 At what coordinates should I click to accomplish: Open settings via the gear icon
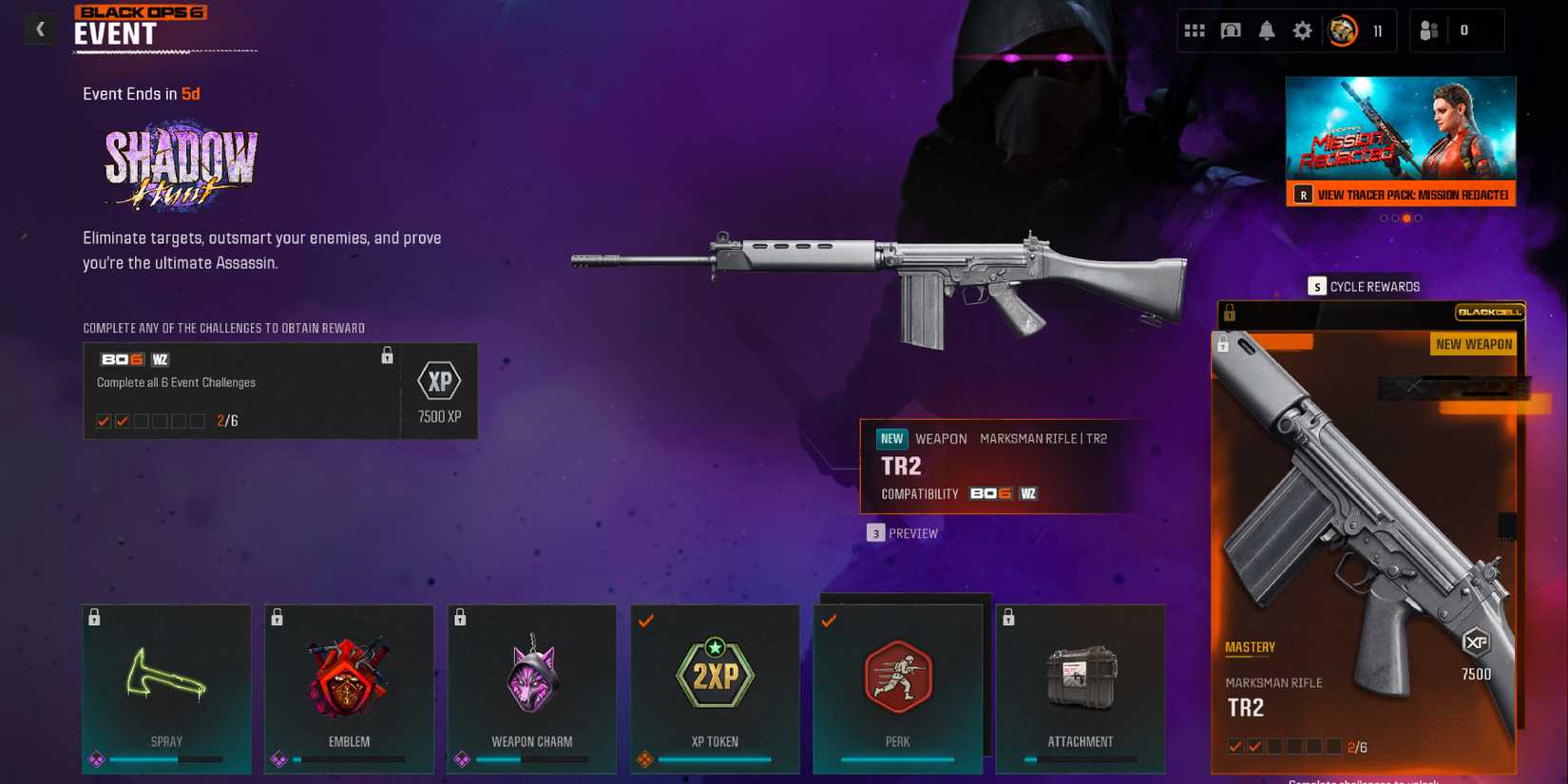pos(1304,29)
